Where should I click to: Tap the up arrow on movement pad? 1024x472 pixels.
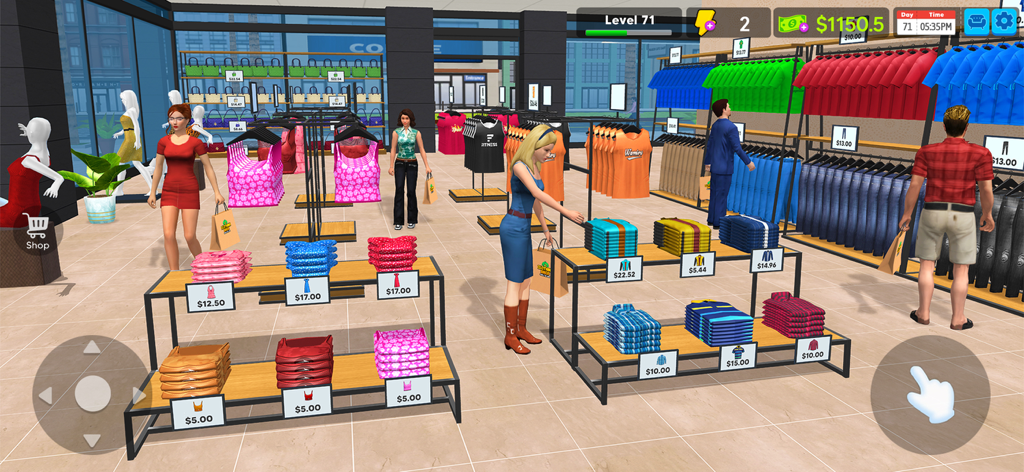pyautogui.click(x=92, y=348)
